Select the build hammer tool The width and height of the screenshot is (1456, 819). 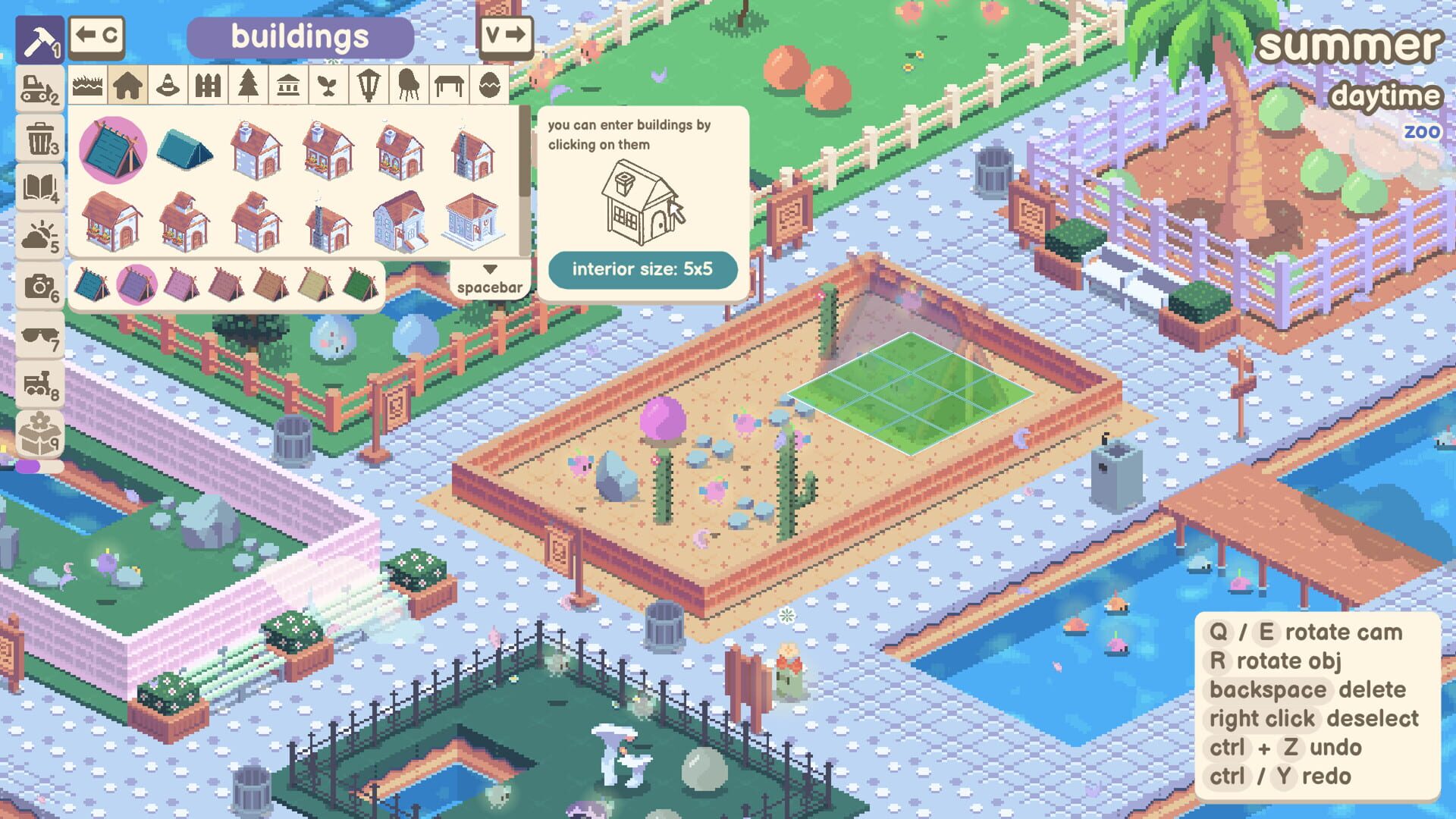(x=39, y=36)
